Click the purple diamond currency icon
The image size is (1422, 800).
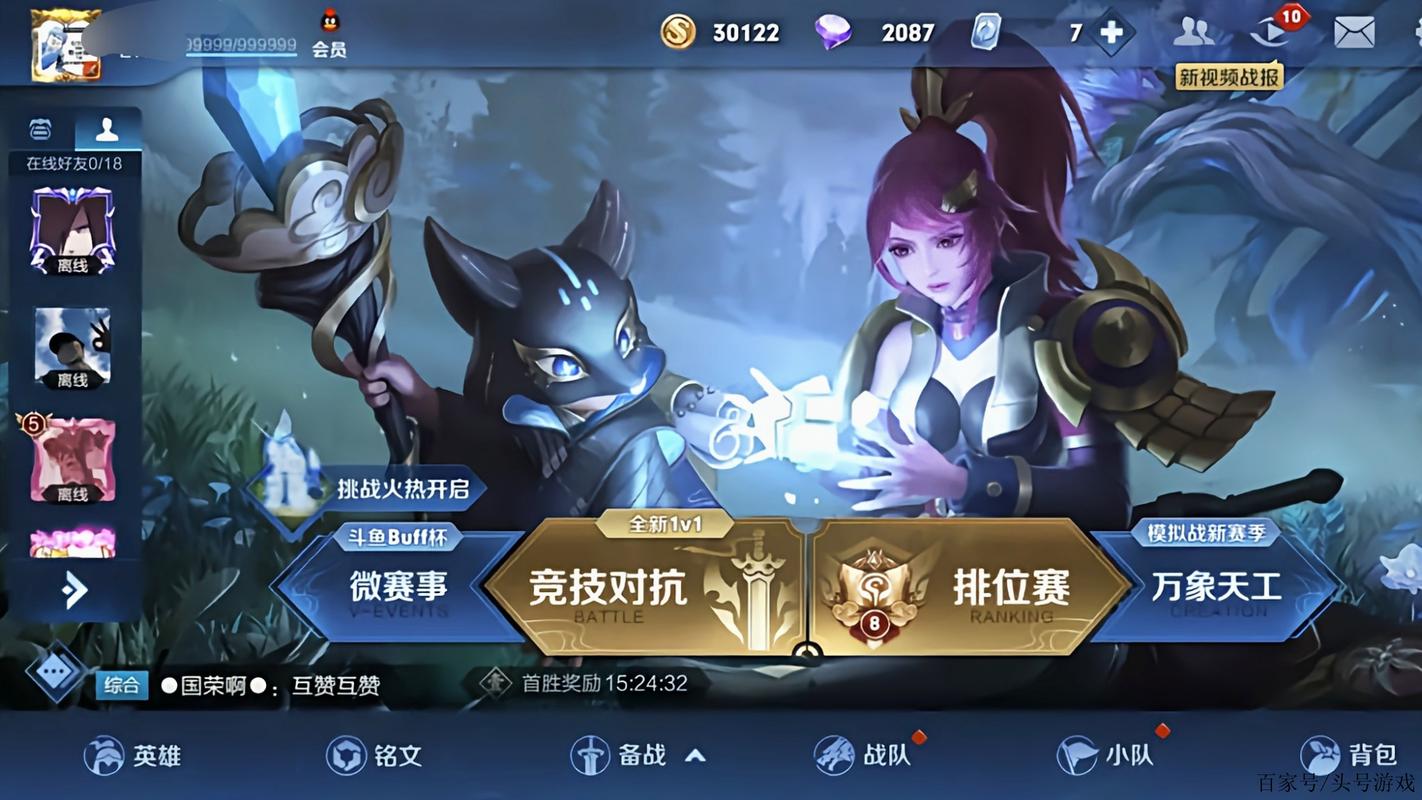[x=833, y=32]
